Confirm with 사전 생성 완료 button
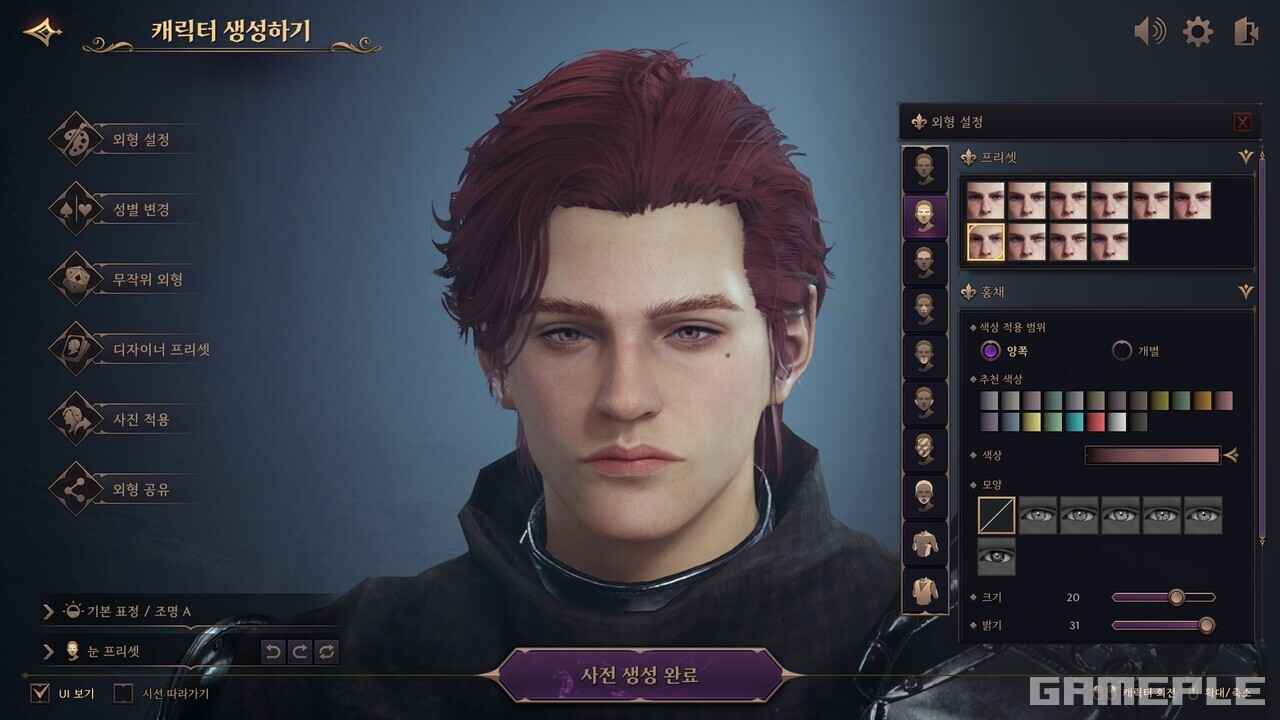Image resolution: width=1280 pixels, height=720 pixels. tap(640, 675)
